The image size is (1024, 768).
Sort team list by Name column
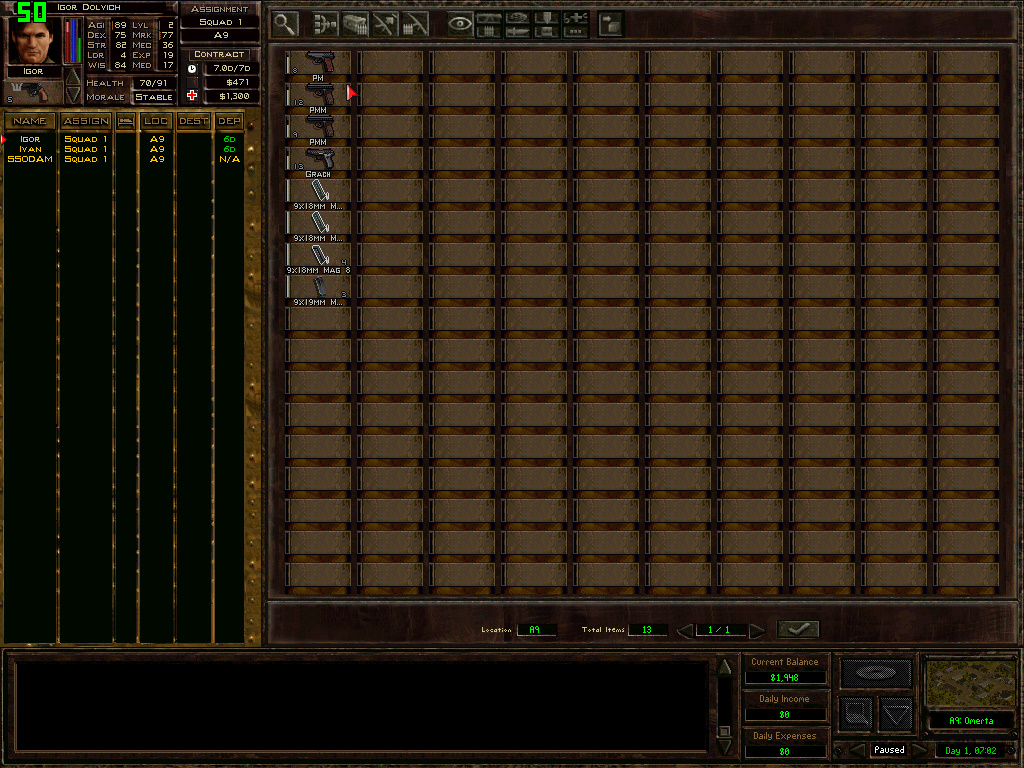pos(30,121)
